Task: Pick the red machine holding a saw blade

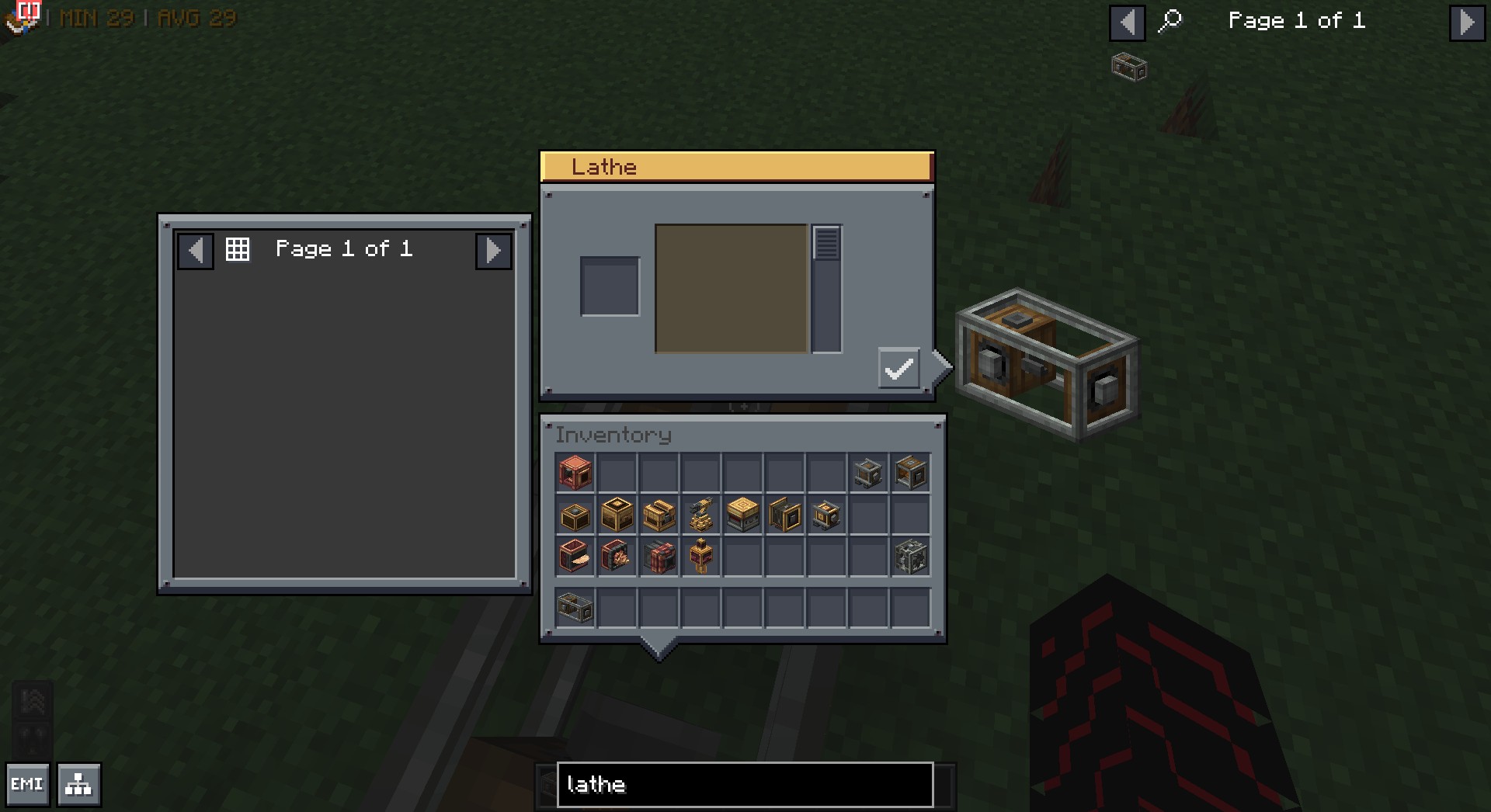Action: coord(575,556)
